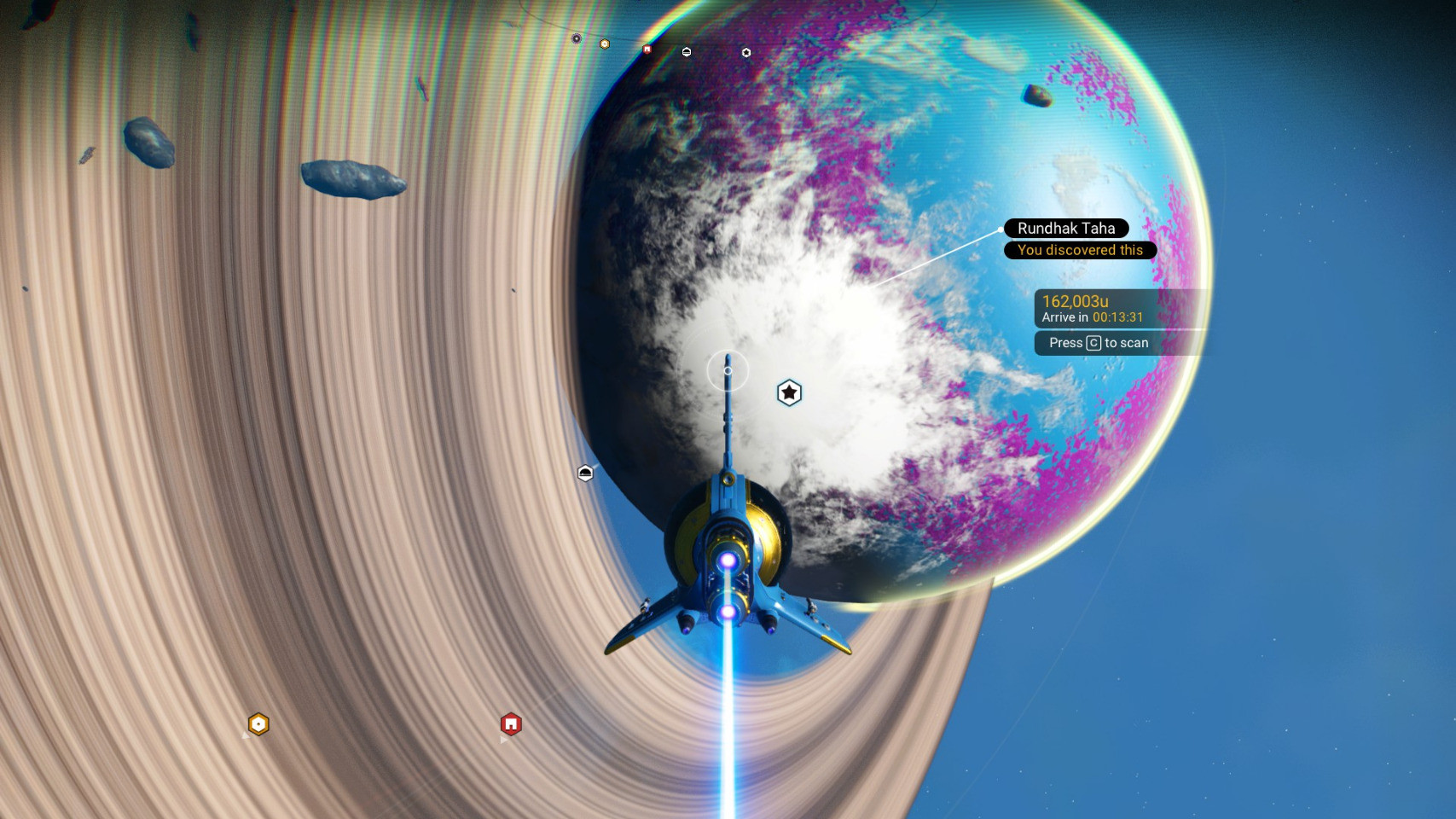Click the large red base waypoint over the rings
Image resolution: width=1456 pixels, height=819 pixels.
click(x=511, y=724)
